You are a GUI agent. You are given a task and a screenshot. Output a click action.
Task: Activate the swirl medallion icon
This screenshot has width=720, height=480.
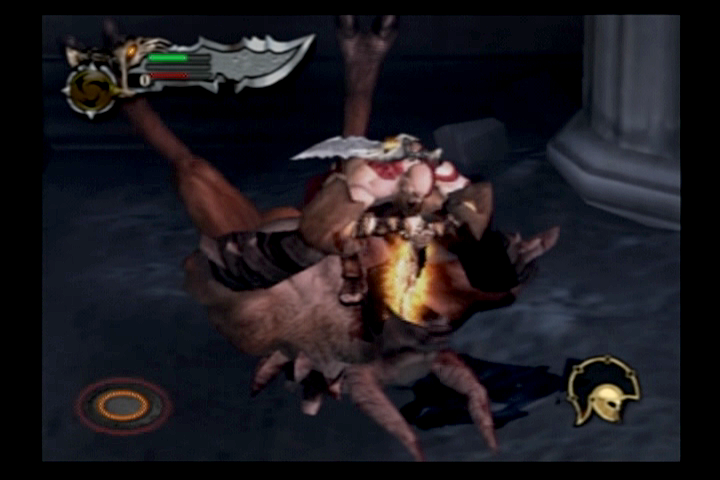click(90, 90)
